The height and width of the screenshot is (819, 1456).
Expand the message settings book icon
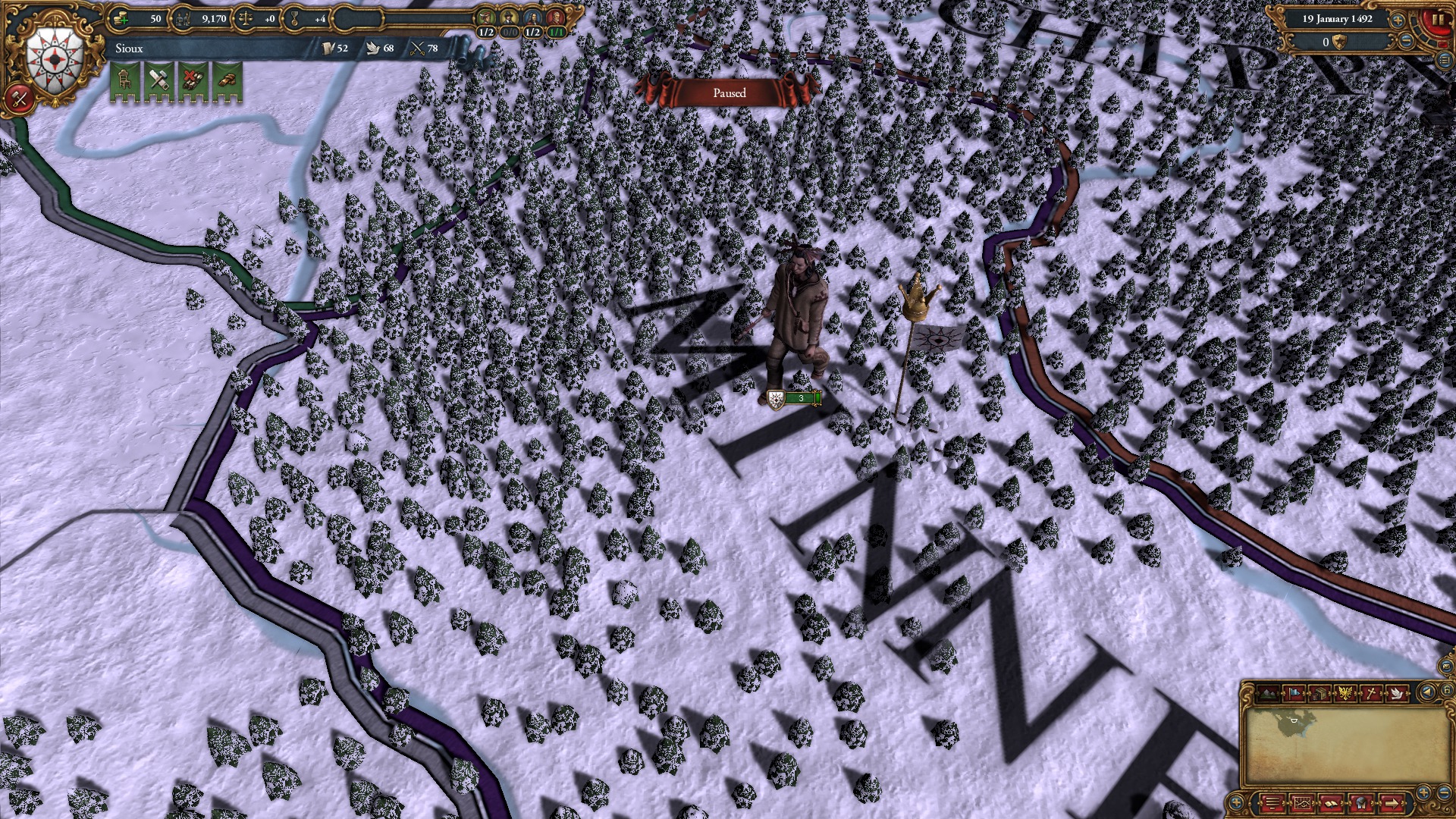point(1332,804)
